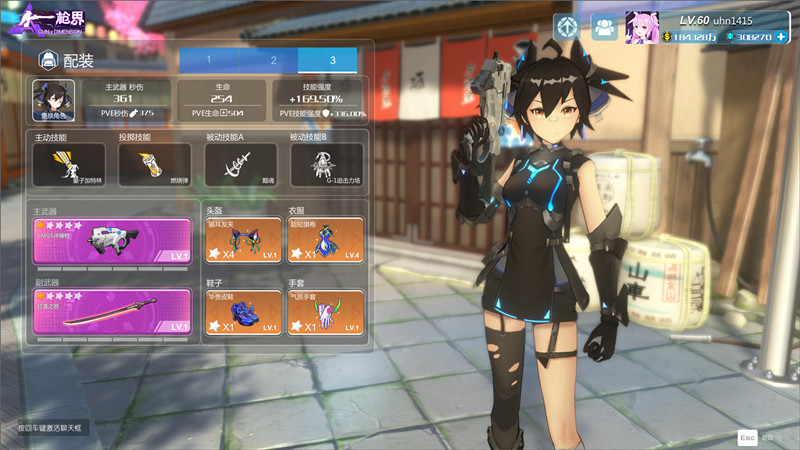This screenshot has width=800, height=450.
Task: Switch to loadout tab 2
Action: tap(272, 60)
